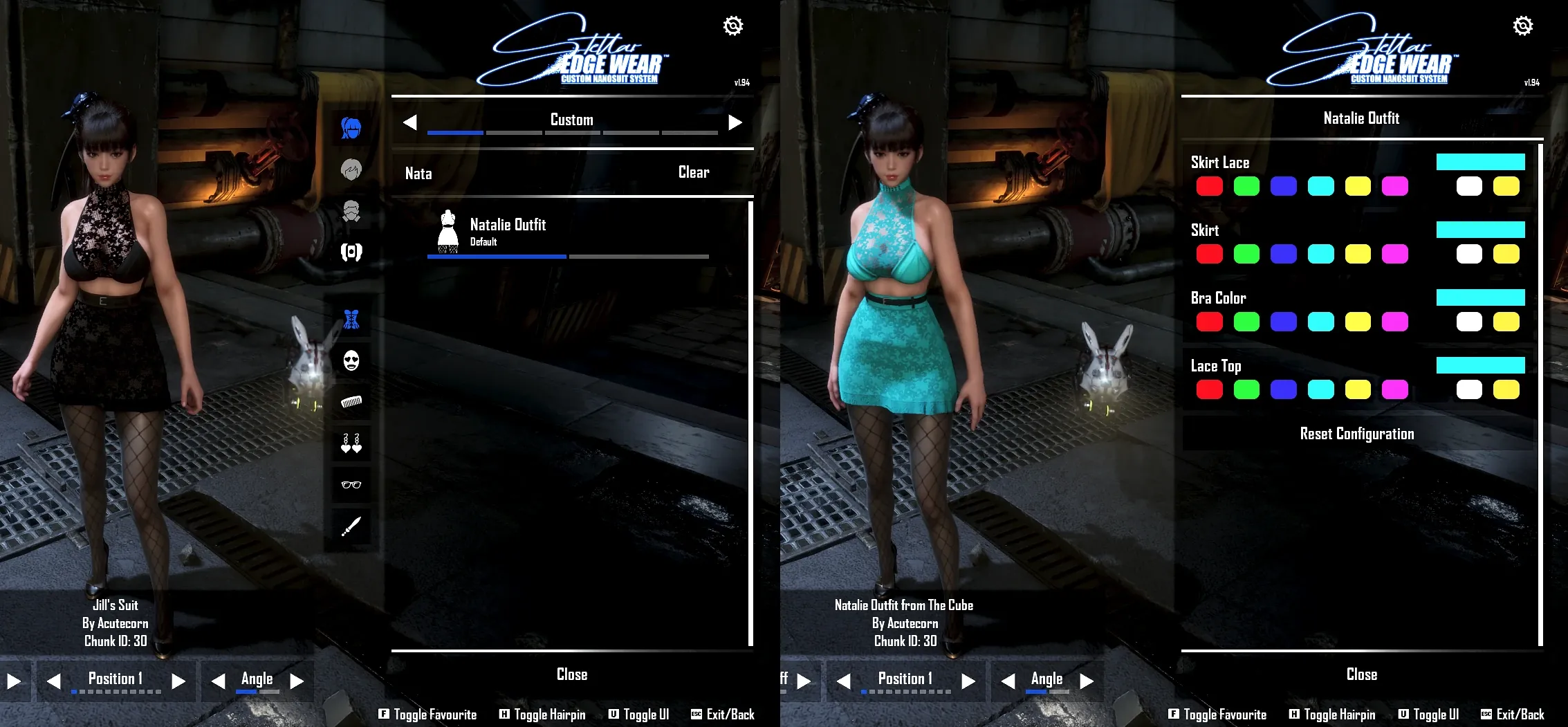
Task: Select the white face mask category
Action: click(x=351, y=360)
